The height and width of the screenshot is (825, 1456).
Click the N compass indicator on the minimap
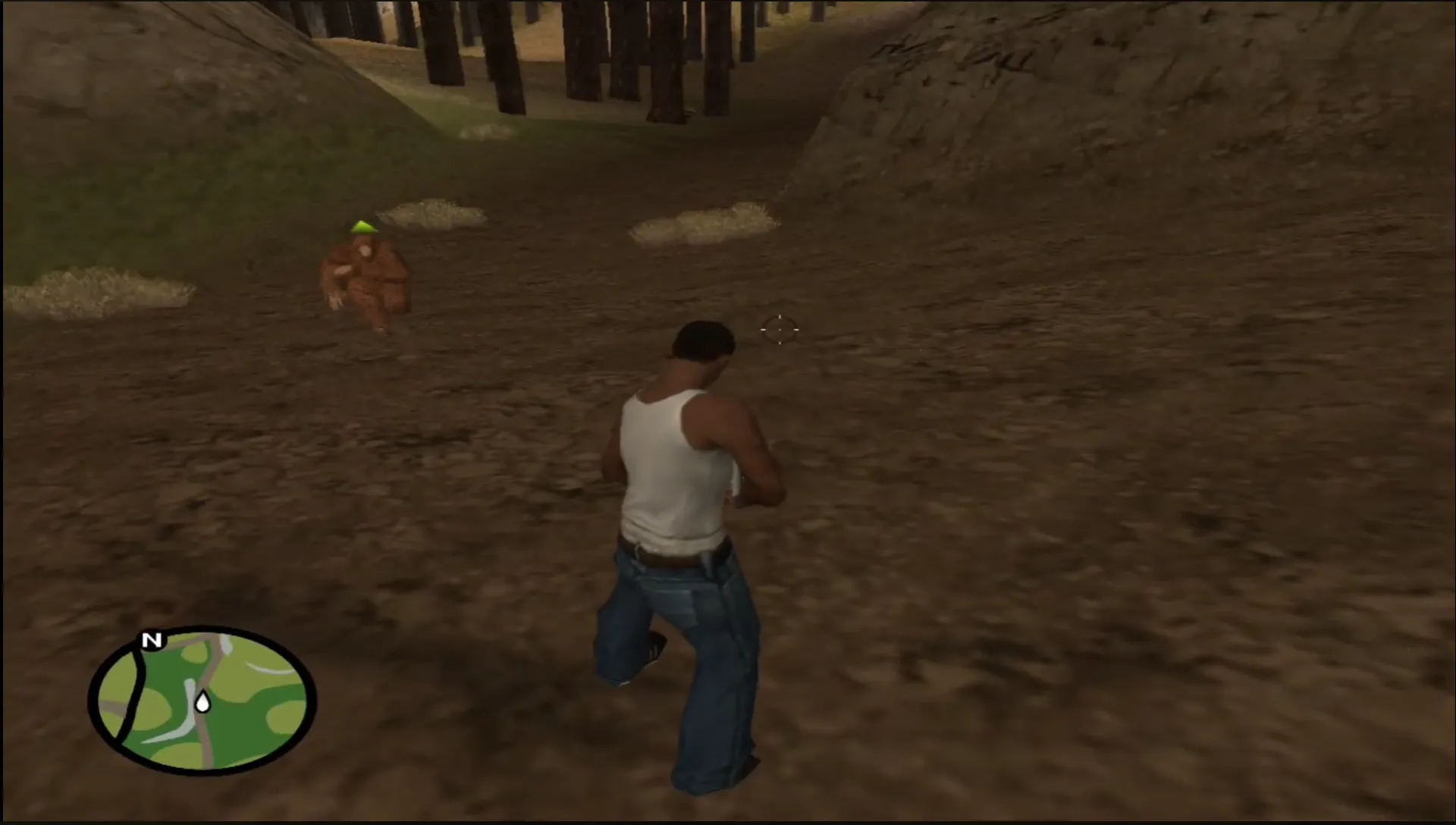click(x=150, y=641)
